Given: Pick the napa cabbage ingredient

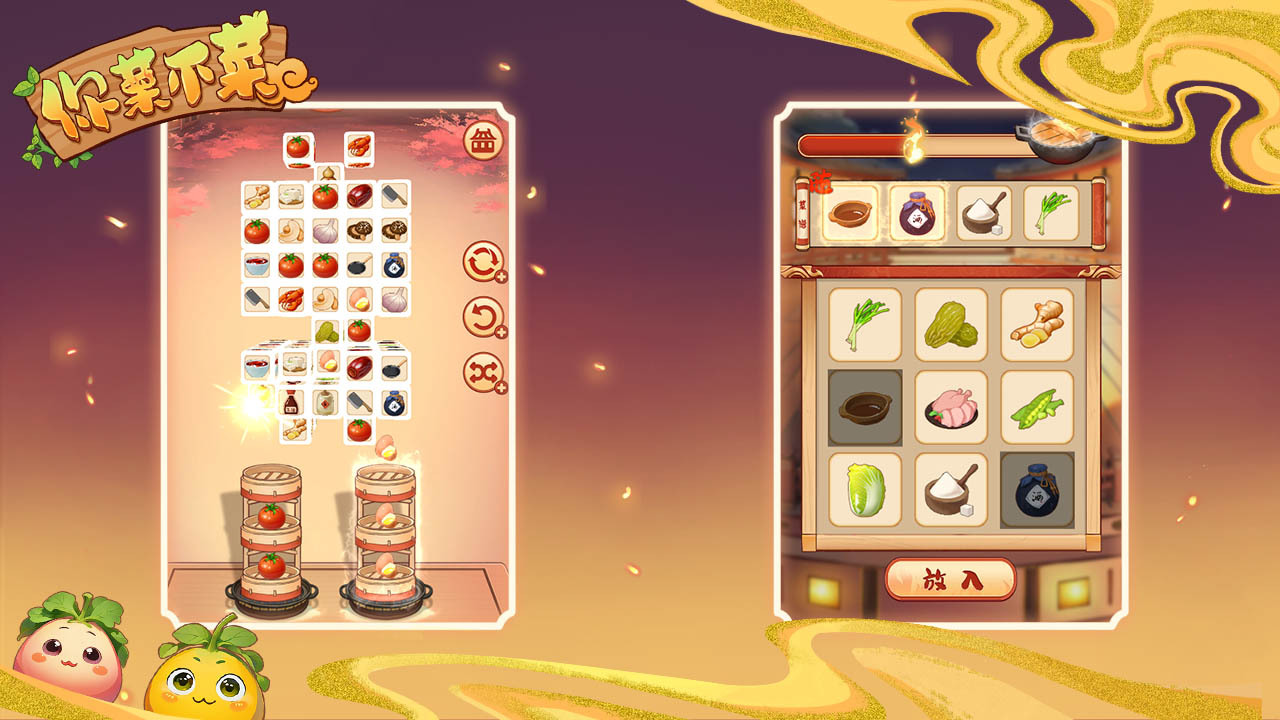Looking at the screenshot, I should coord(865,490).
